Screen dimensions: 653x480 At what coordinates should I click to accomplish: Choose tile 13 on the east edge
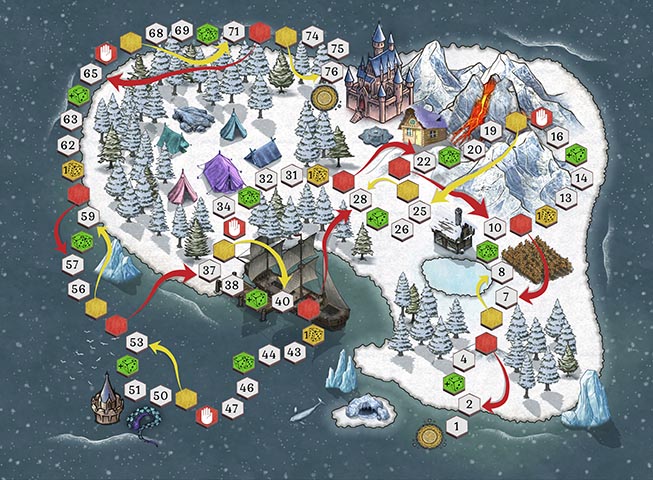click(x=566, y=198)
